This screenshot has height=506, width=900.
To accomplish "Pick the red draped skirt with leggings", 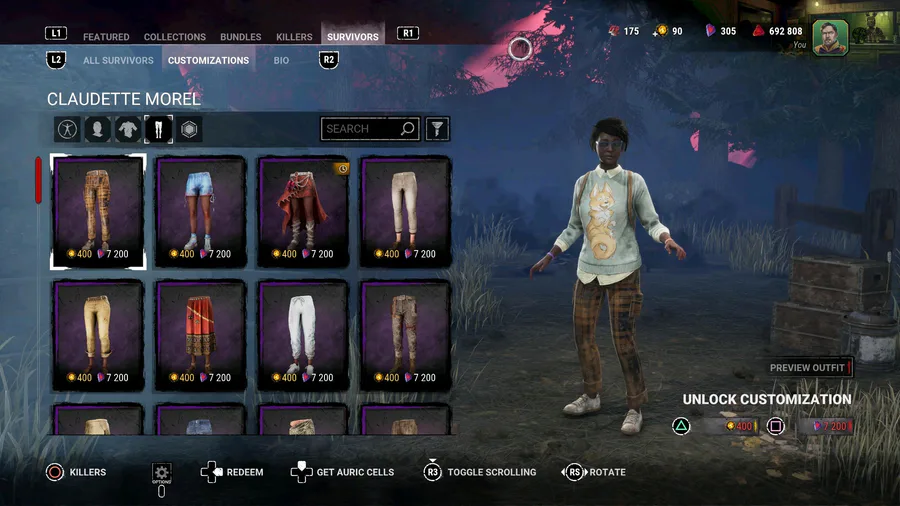I will 303,212.
